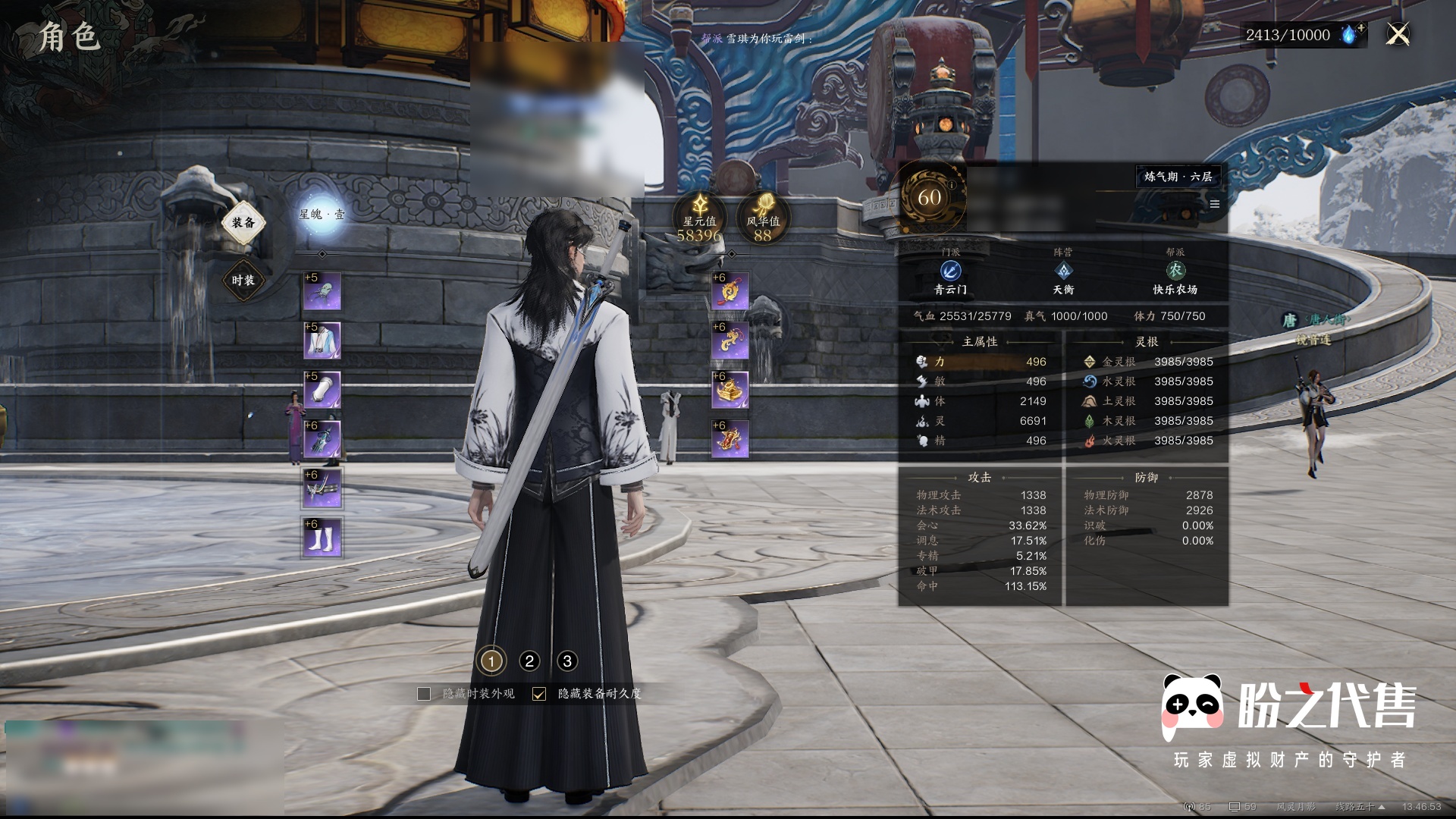Viewport: 1456px width, 819px height.
Task: Choose equipment preset 2
Action: coord(529,661)
